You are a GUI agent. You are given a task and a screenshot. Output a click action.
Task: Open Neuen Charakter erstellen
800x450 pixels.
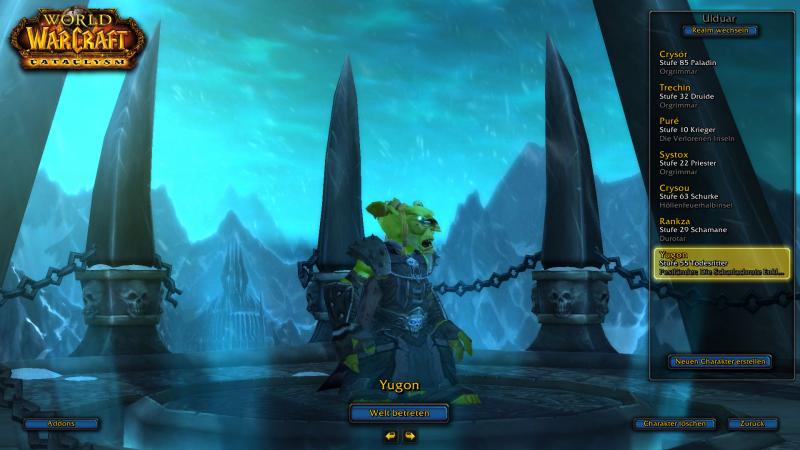tap(719, 360)
